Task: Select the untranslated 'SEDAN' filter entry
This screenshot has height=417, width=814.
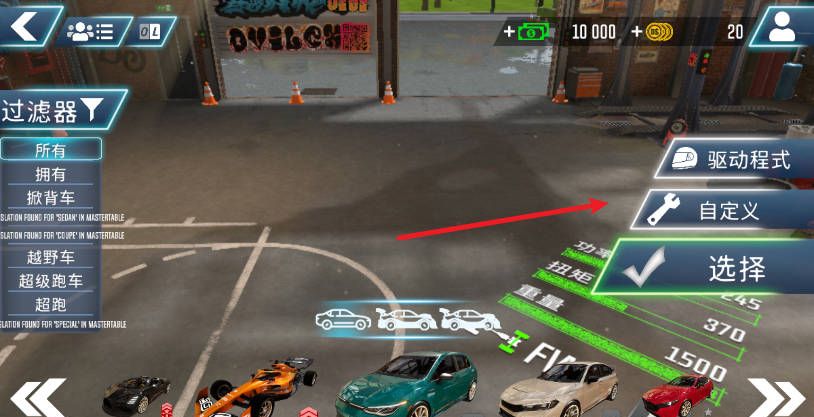Action: pos(60,217)
